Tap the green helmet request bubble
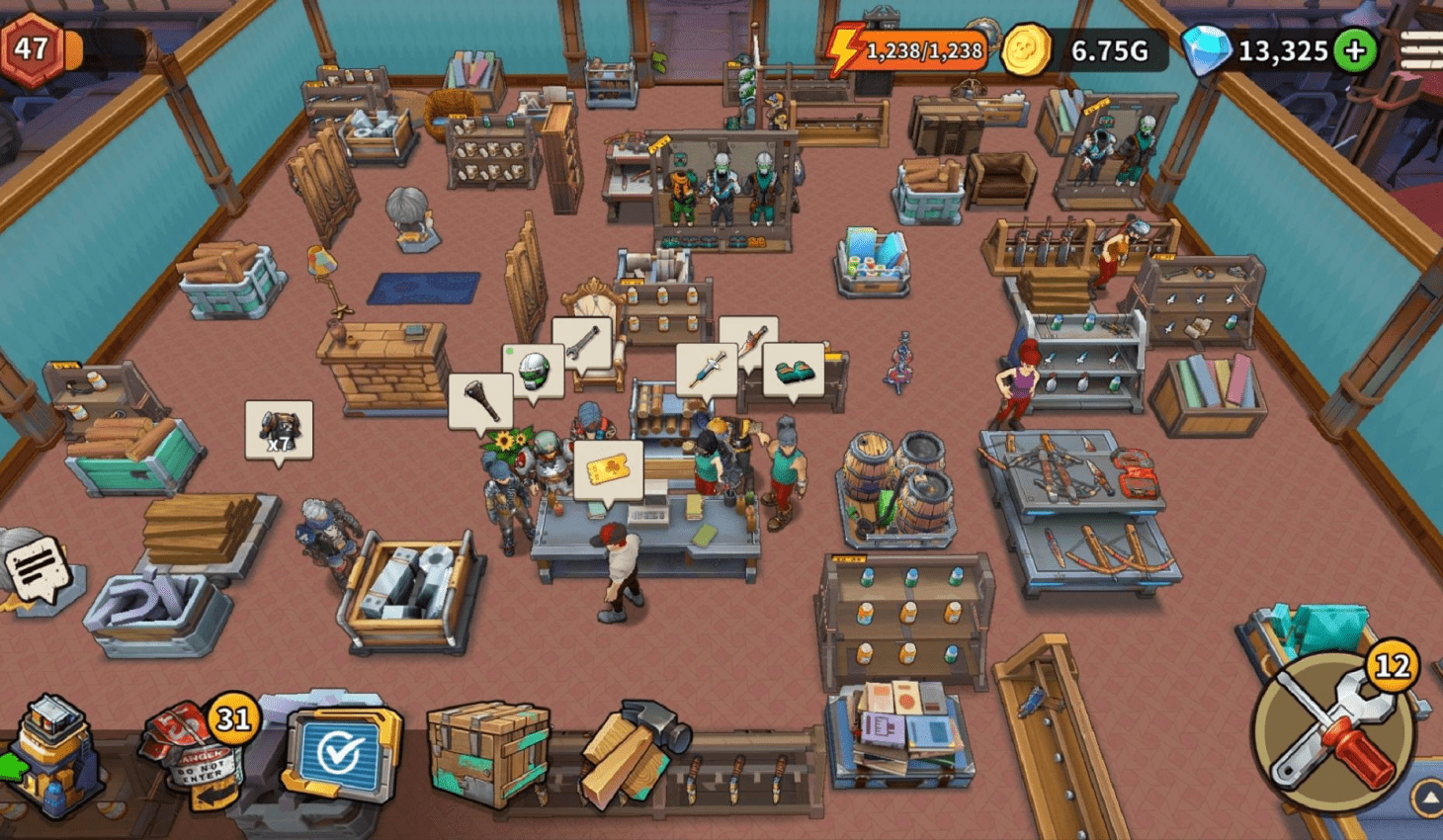 534,369
